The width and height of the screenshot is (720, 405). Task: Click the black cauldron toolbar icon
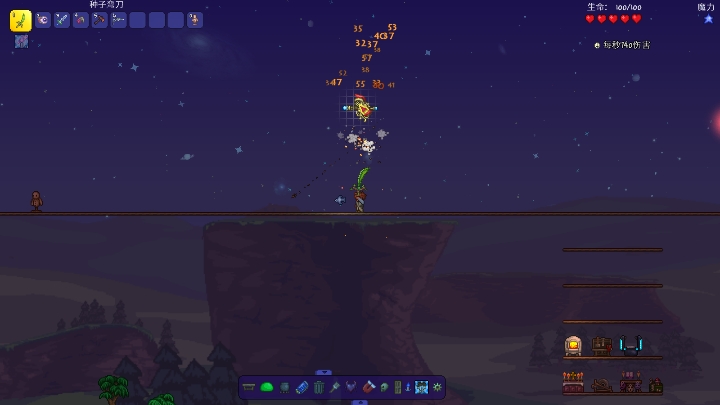click(284, 387)
